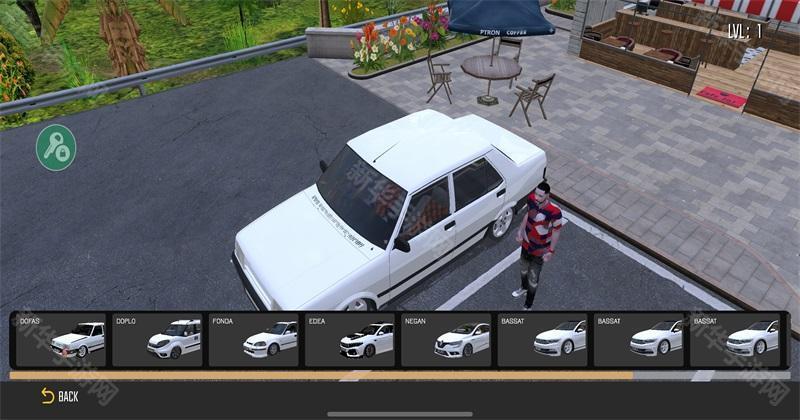Tap the green key lock icon

56,148
